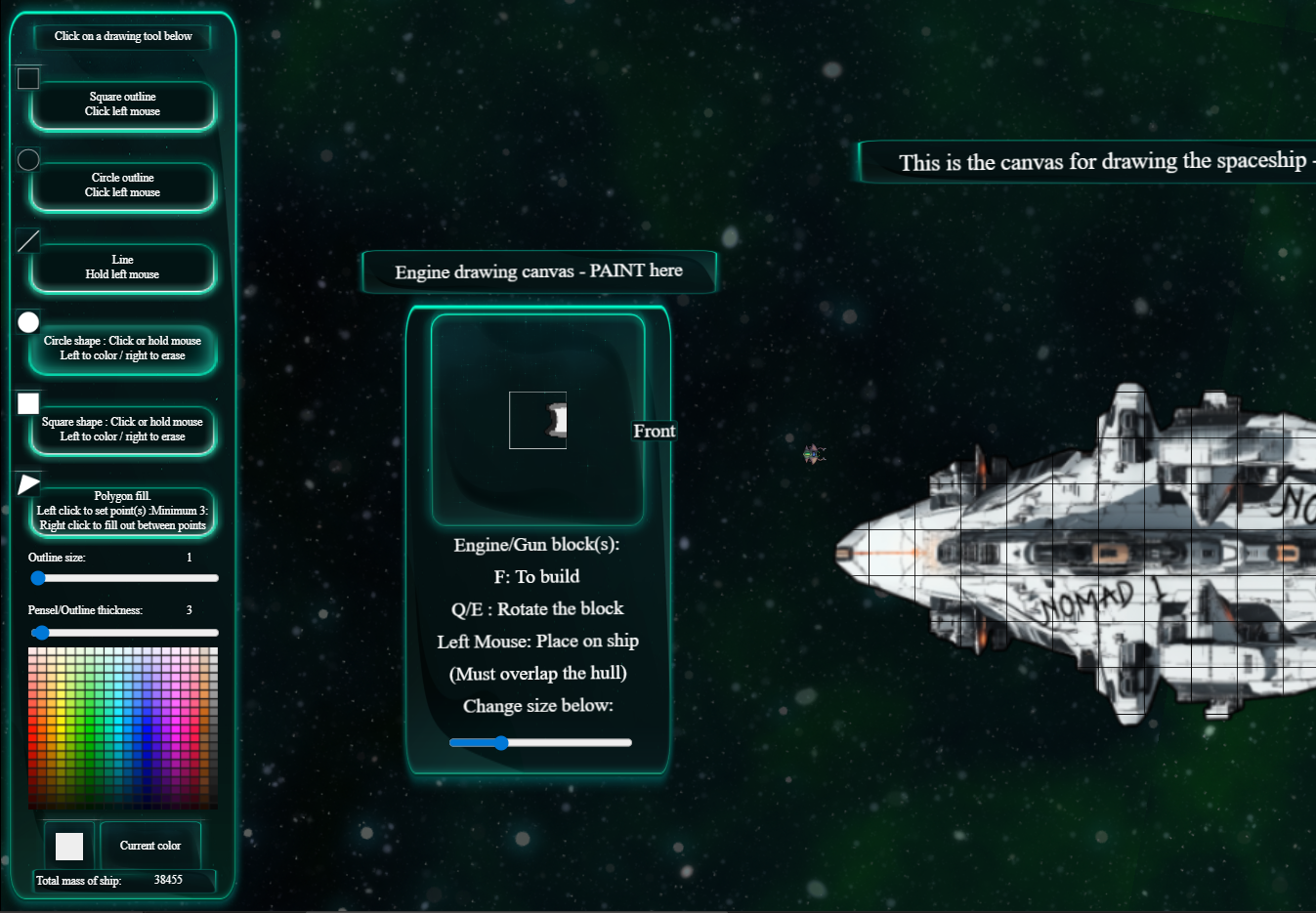This screenshot has width=1316, height=913.
Task: Click the Outline size slider handle
Action: click(x=38, y=578)
